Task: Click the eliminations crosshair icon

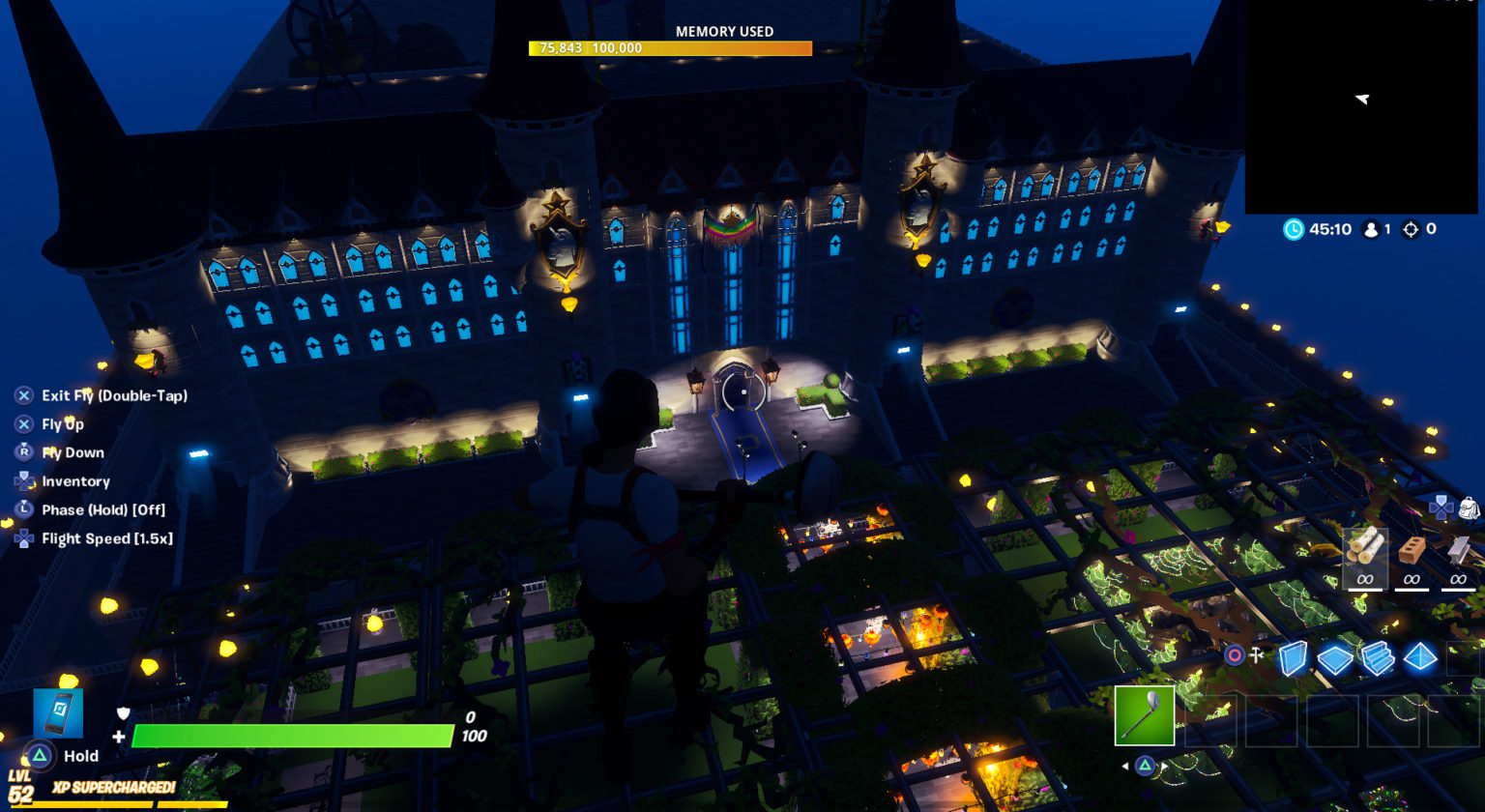Action: tap(1412, 230)
